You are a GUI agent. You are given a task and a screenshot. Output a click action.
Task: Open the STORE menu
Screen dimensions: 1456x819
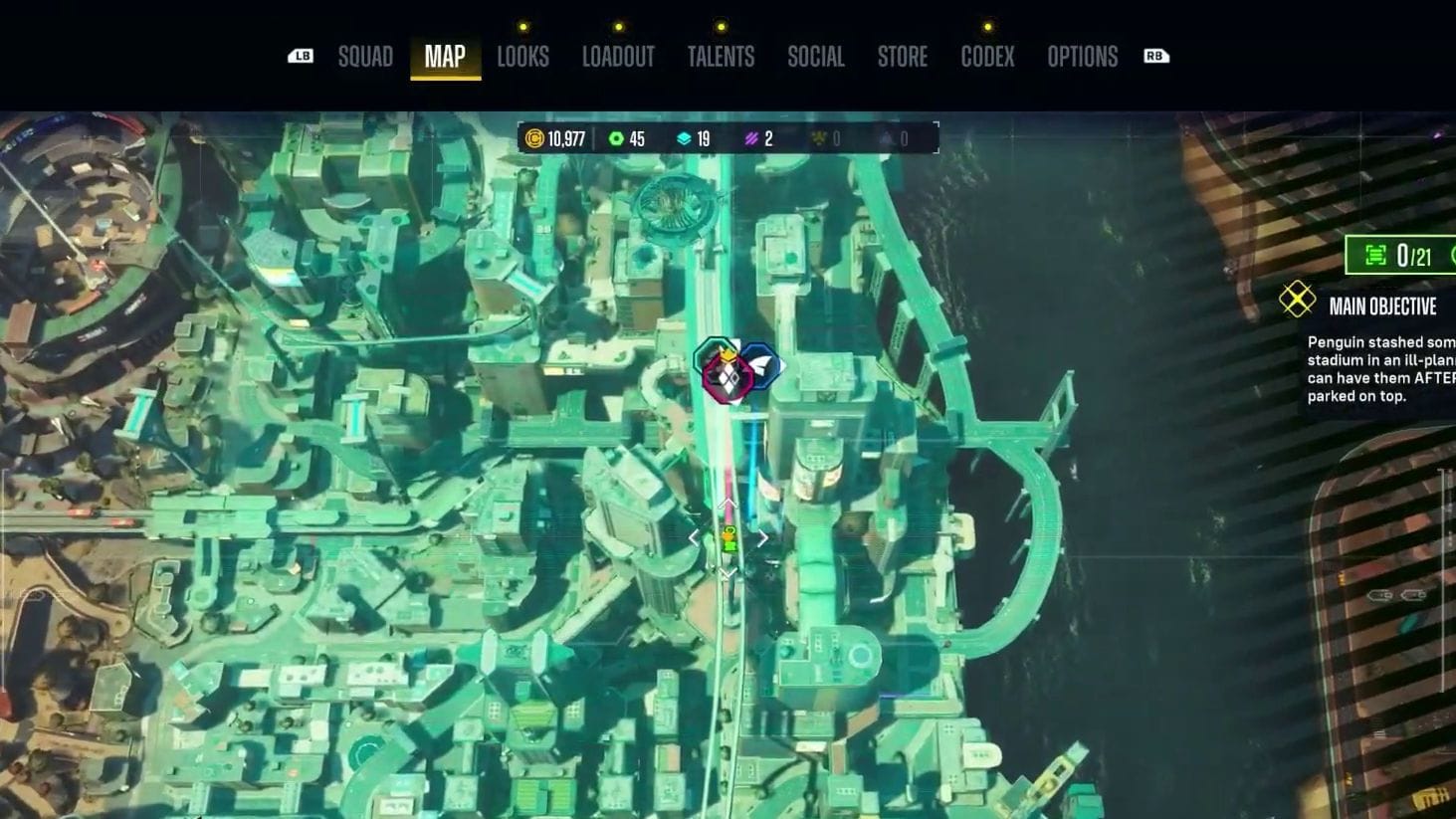click(902, 57)
